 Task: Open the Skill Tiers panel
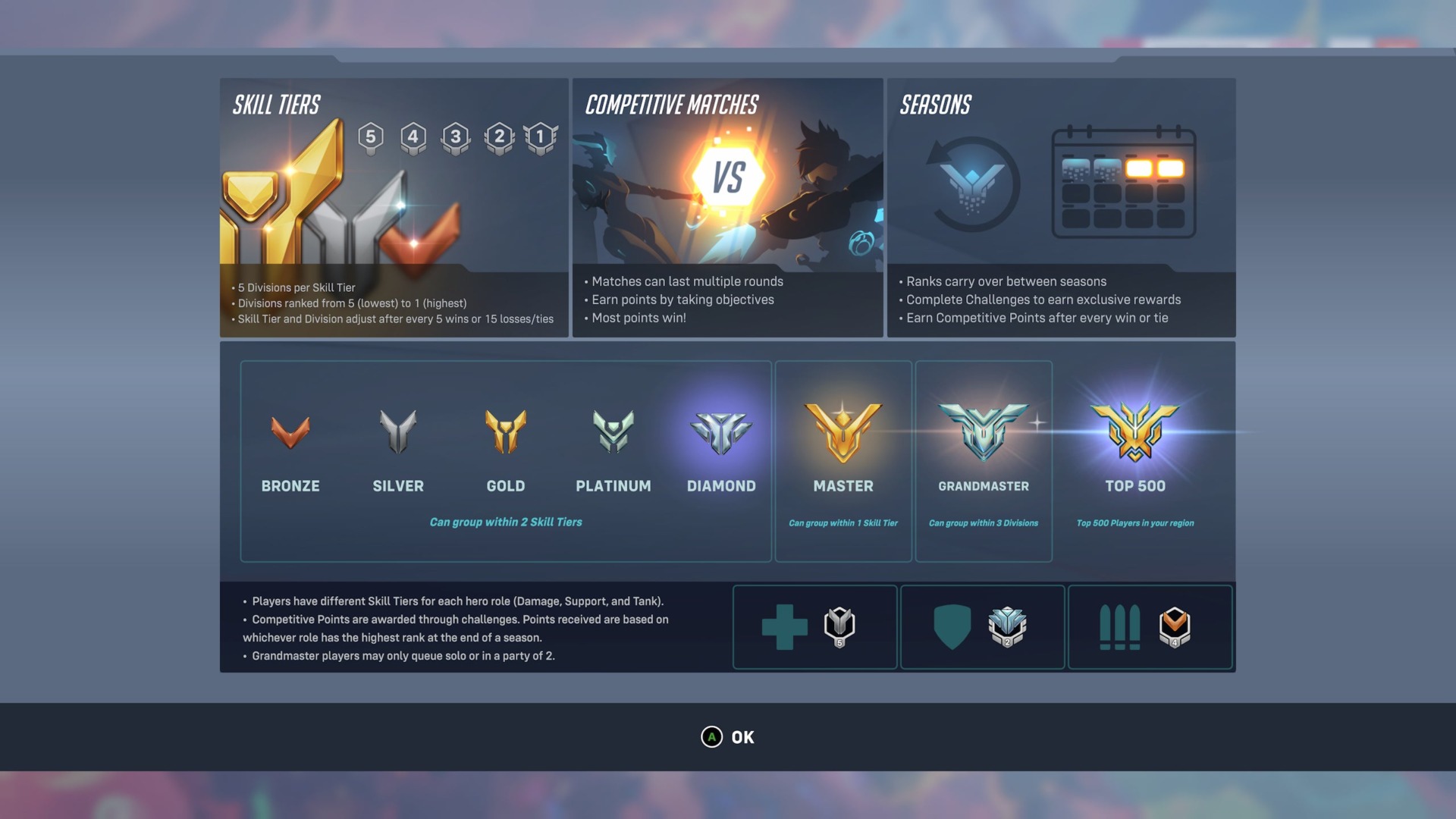[x=393, y=209]
